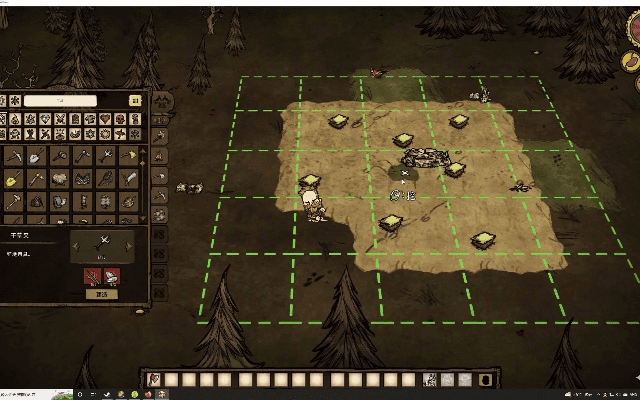Choose the golden shovel recipe

[12, 178]
